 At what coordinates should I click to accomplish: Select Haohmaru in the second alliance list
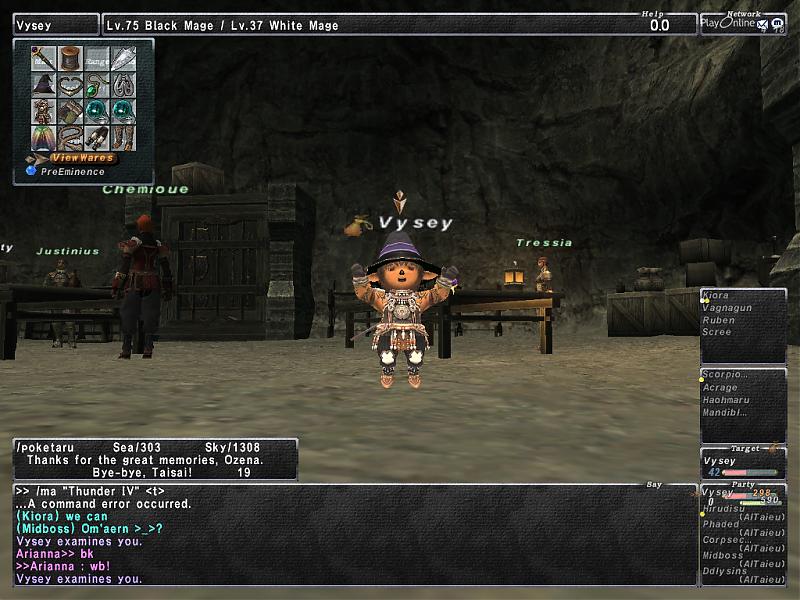[726, 400]
